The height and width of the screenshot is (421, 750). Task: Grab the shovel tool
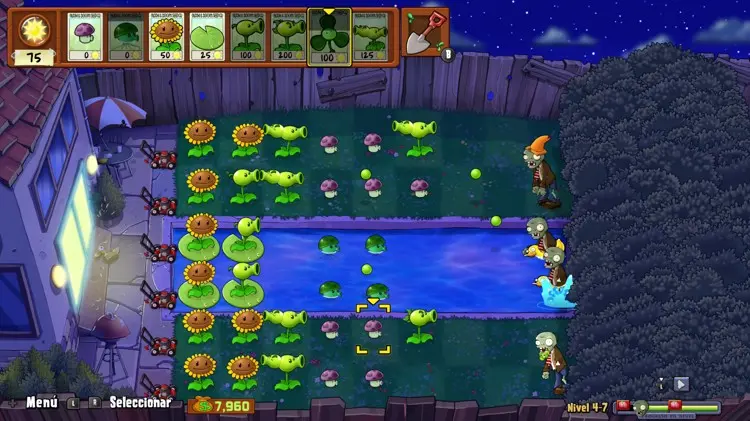point(426,32)
